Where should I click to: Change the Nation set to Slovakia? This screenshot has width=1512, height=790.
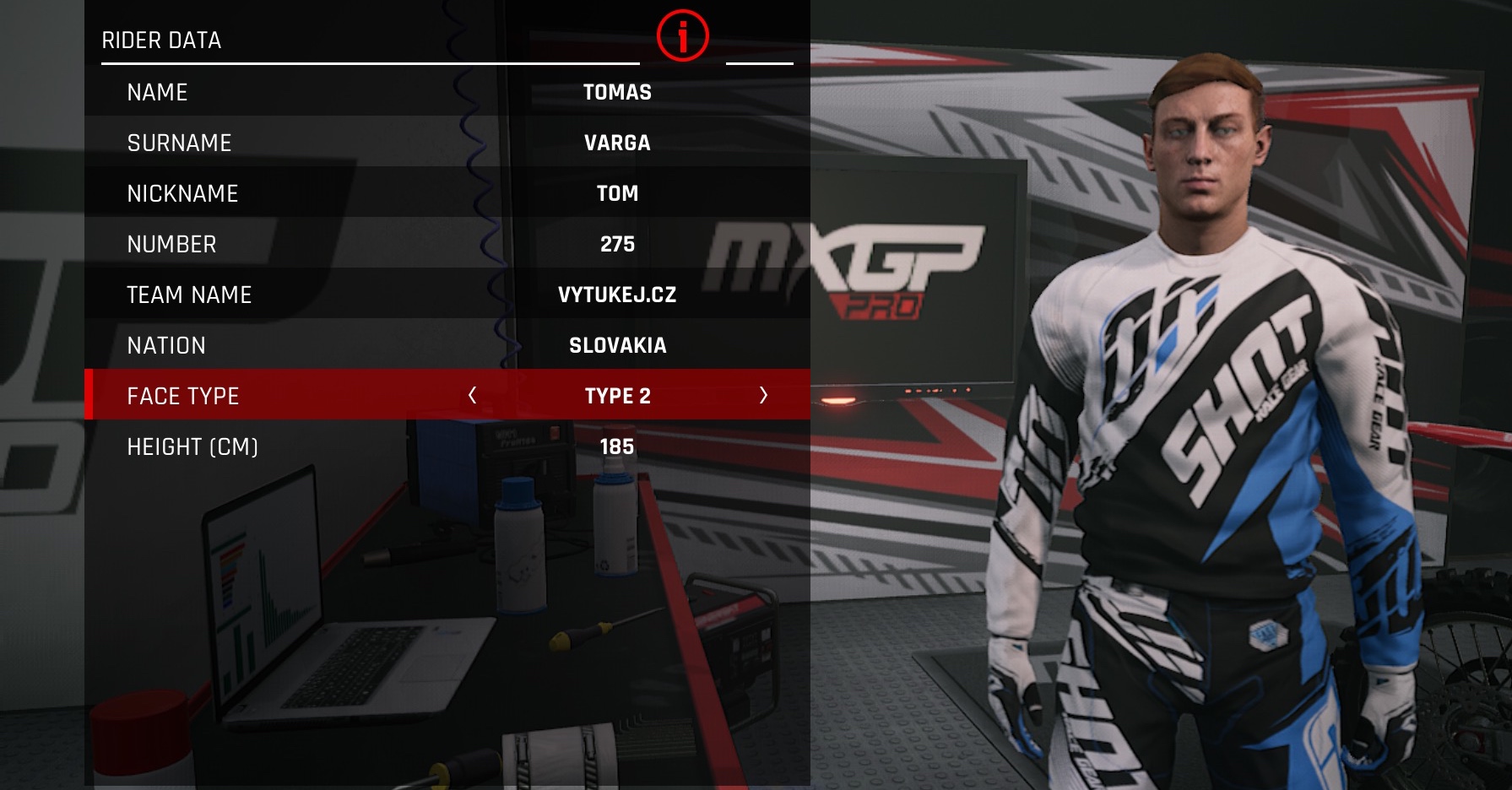coord(447,345)
